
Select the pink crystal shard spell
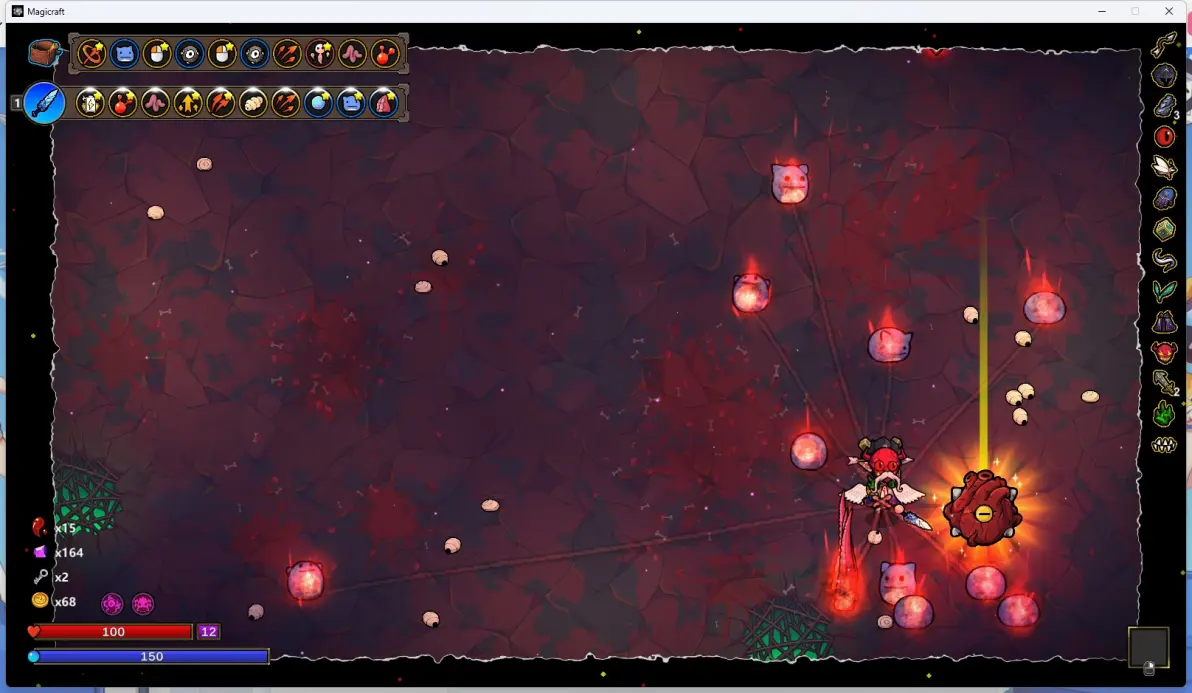tap(384, 102)
